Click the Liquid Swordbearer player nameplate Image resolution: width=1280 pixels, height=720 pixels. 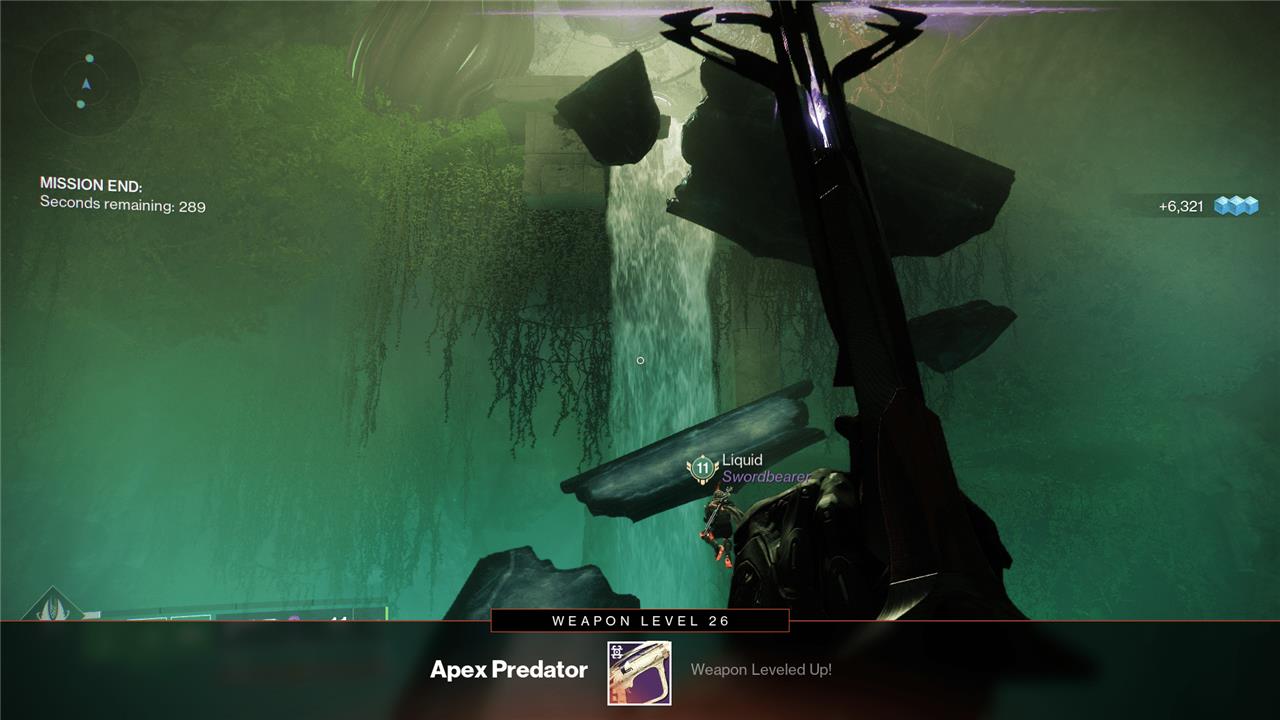[751, 468]
